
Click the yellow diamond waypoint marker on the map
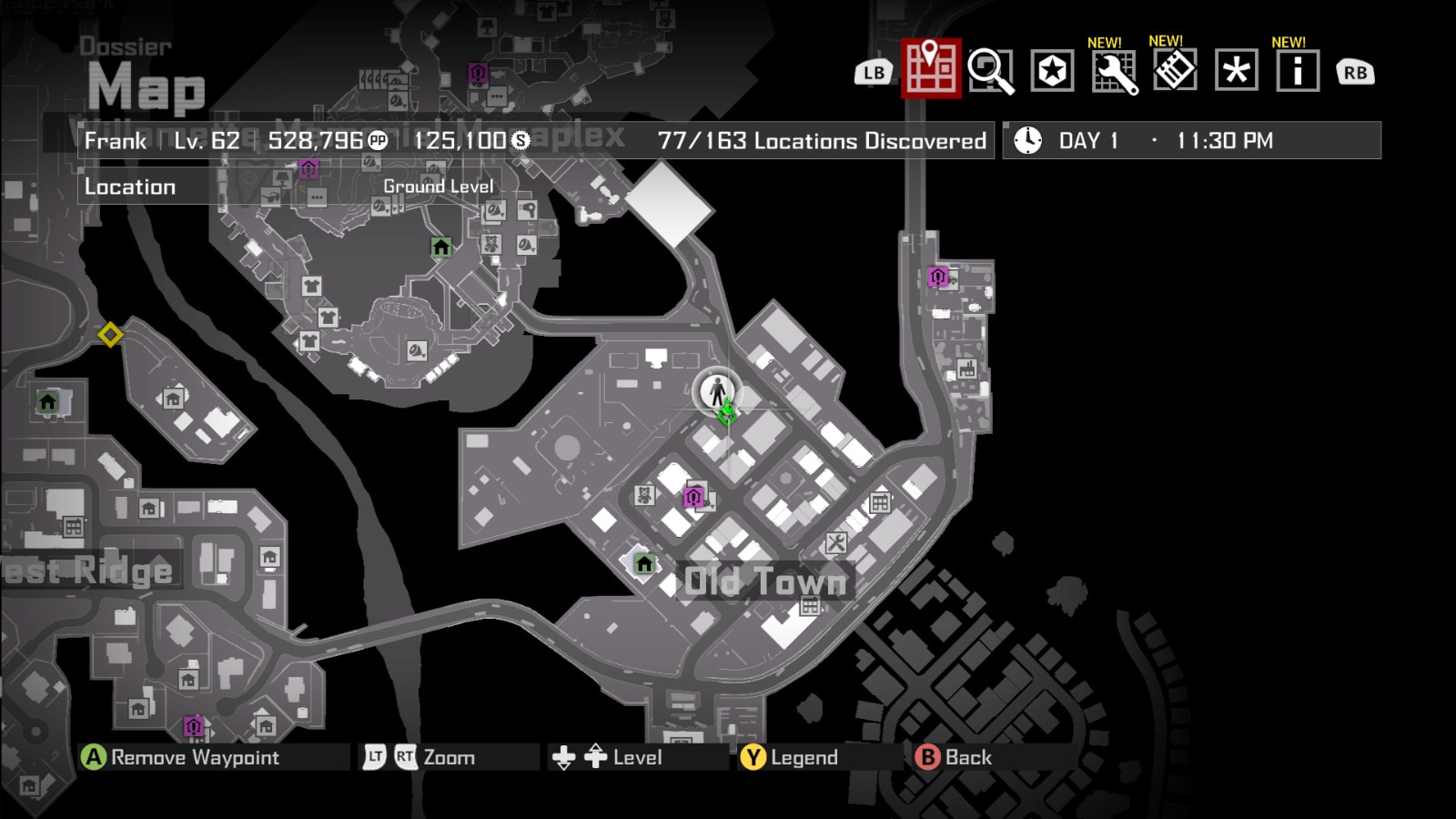tap(111, 337)
